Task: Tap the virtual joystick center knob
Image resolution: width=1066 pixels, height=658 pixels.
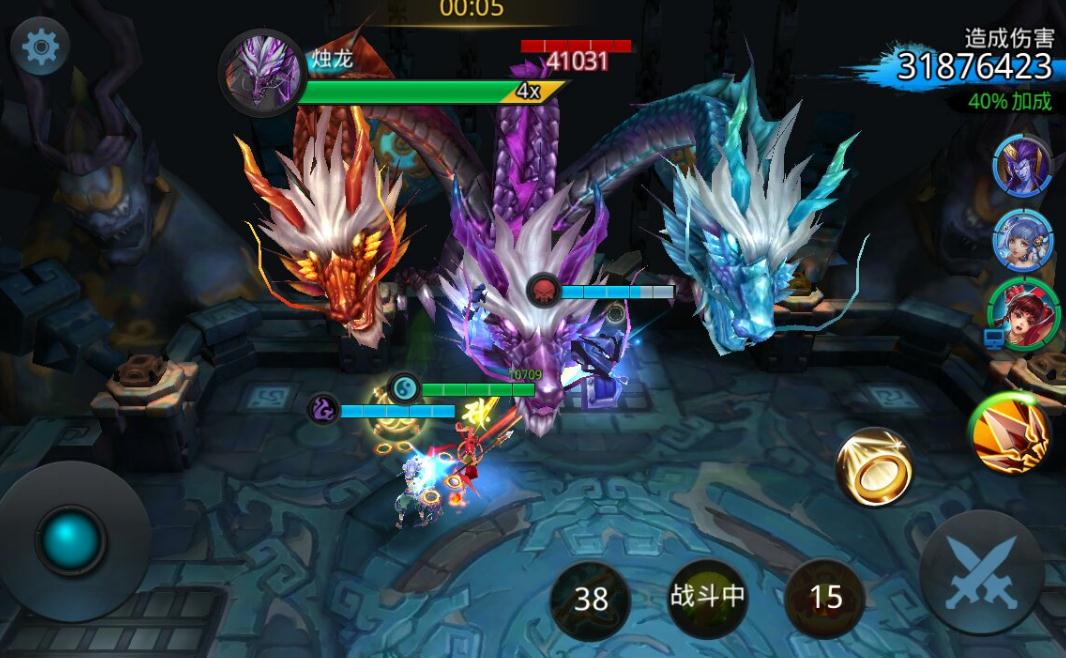Action: coord(71,540)
